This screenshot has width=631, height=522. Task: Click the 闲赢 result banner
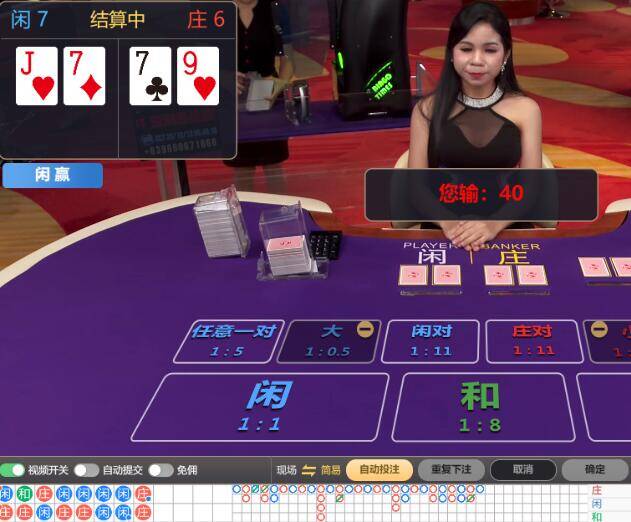point(52,175)
